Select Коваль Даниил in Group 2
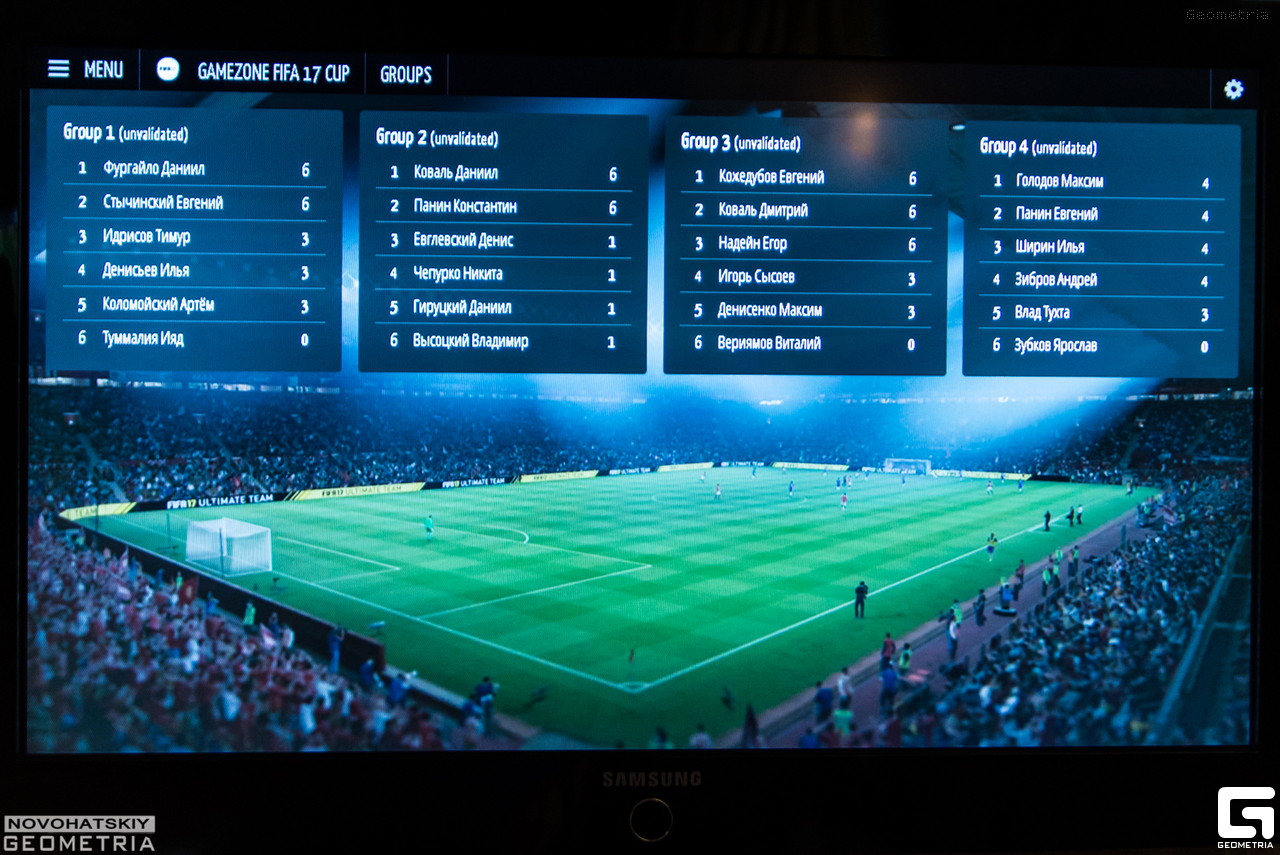Image resolution: width=1280 pixels, height=855 pixels. (x=456, y=173)
